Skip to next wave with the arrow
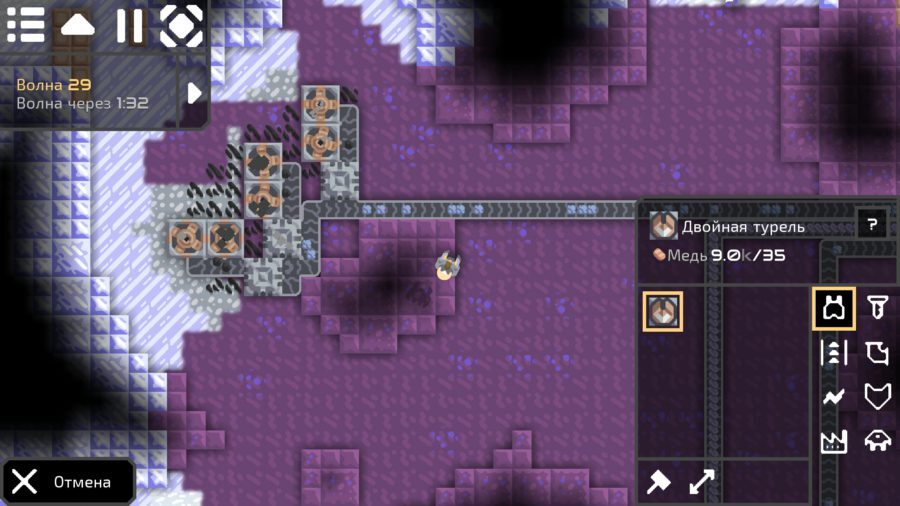Screen dimensions: 900x506 click(x=194, y=92)
